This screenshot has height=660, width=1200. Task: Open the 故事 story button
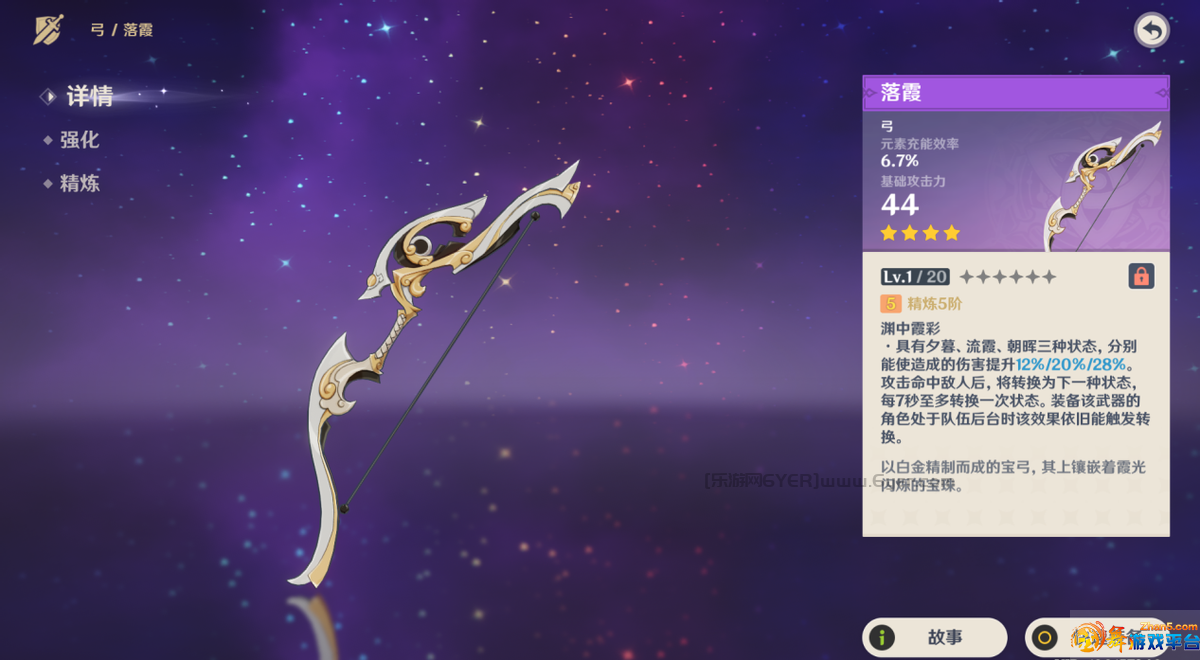click(934, 637)
